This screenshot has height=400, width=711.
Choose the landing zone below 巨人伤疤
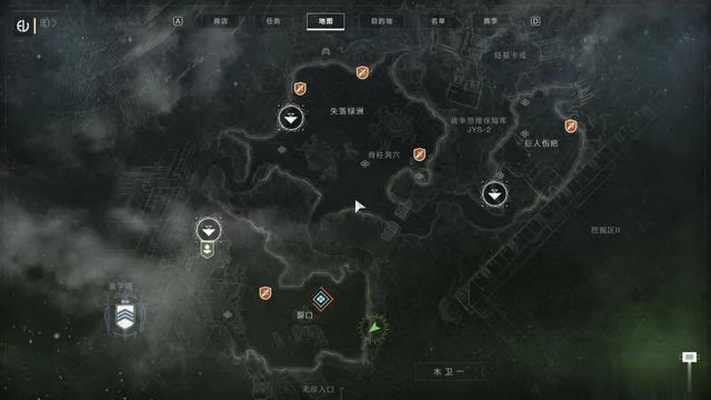click(x=495, y=193)
